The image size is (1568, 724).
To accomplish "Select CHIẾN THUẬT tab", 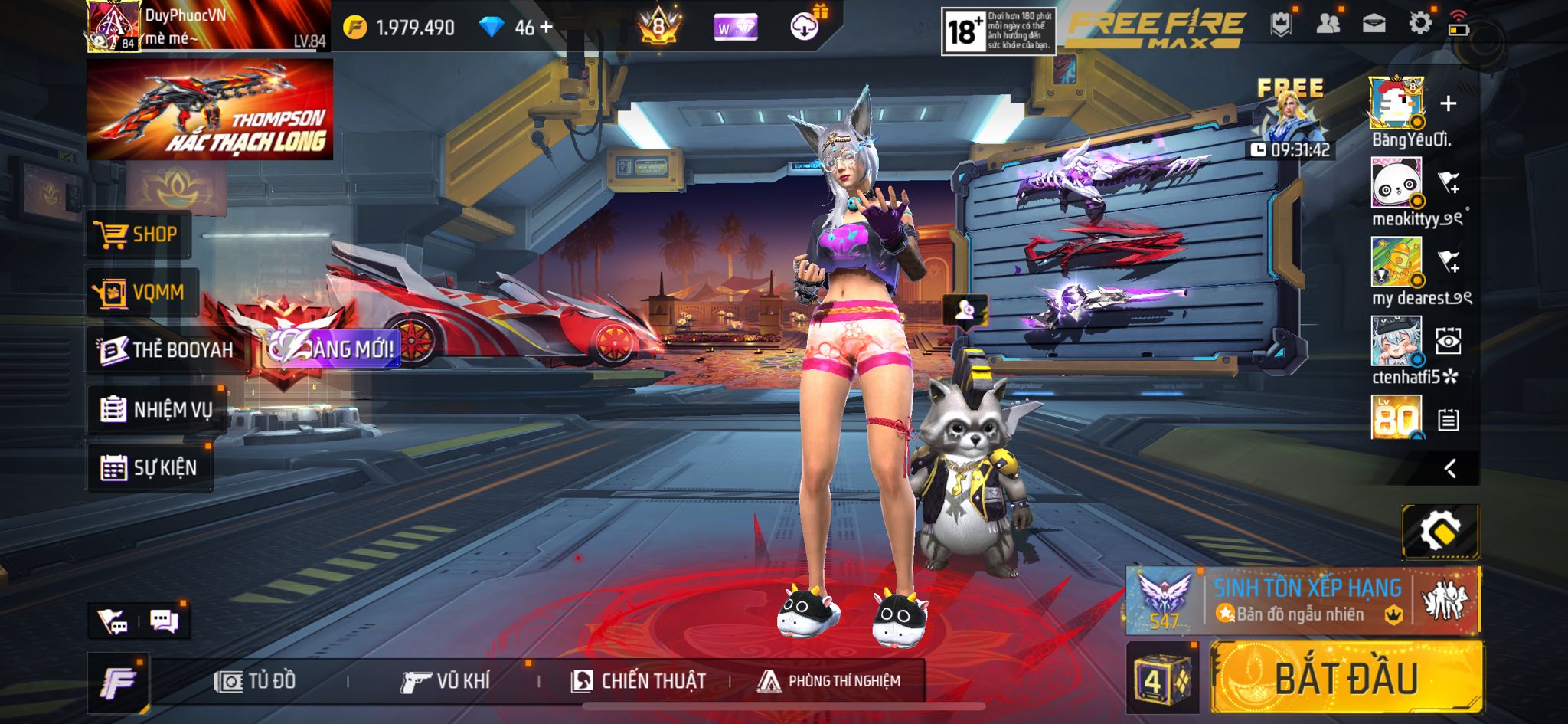I will [x=639, y=681].
